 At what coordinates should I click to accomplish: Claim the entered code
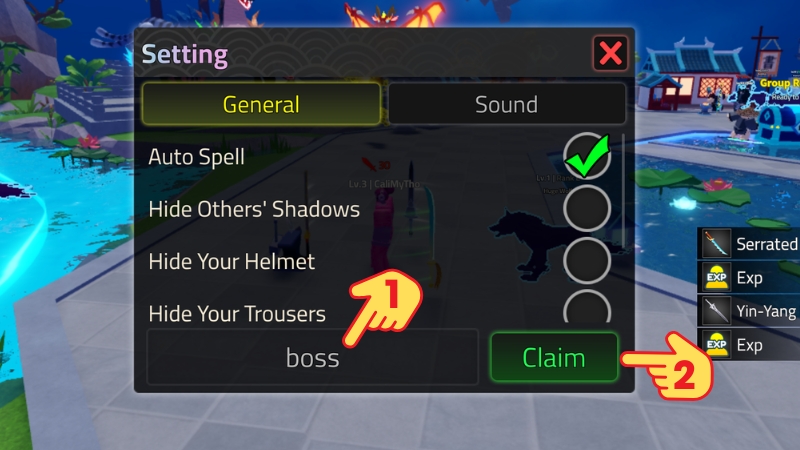click(554, 357)
